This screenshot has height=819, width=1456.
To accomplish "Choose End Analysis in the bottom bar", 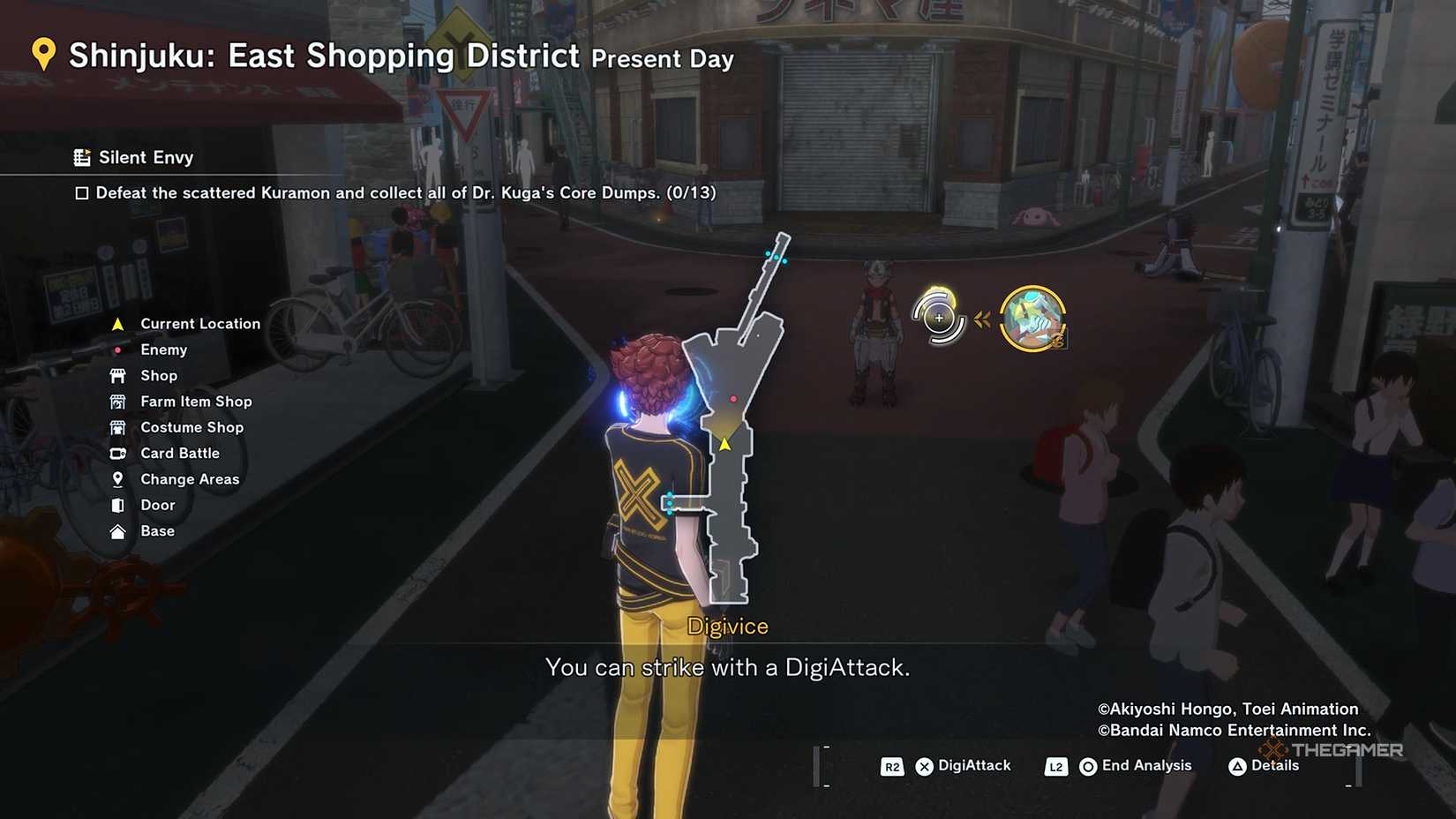I will [1146, 766].
